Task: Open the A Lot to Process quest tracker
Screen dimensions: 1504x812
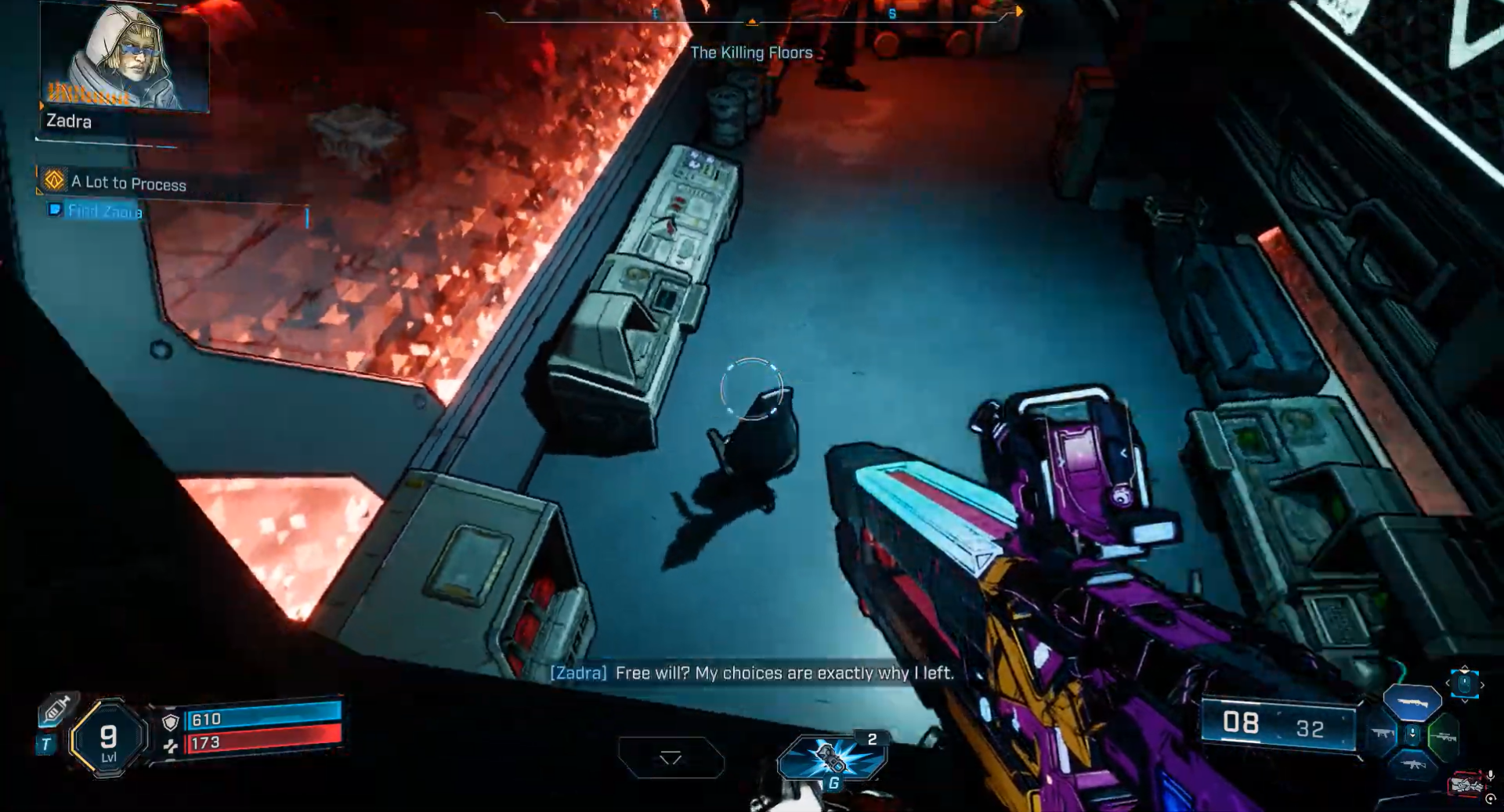Action: [x=128, y=183]
